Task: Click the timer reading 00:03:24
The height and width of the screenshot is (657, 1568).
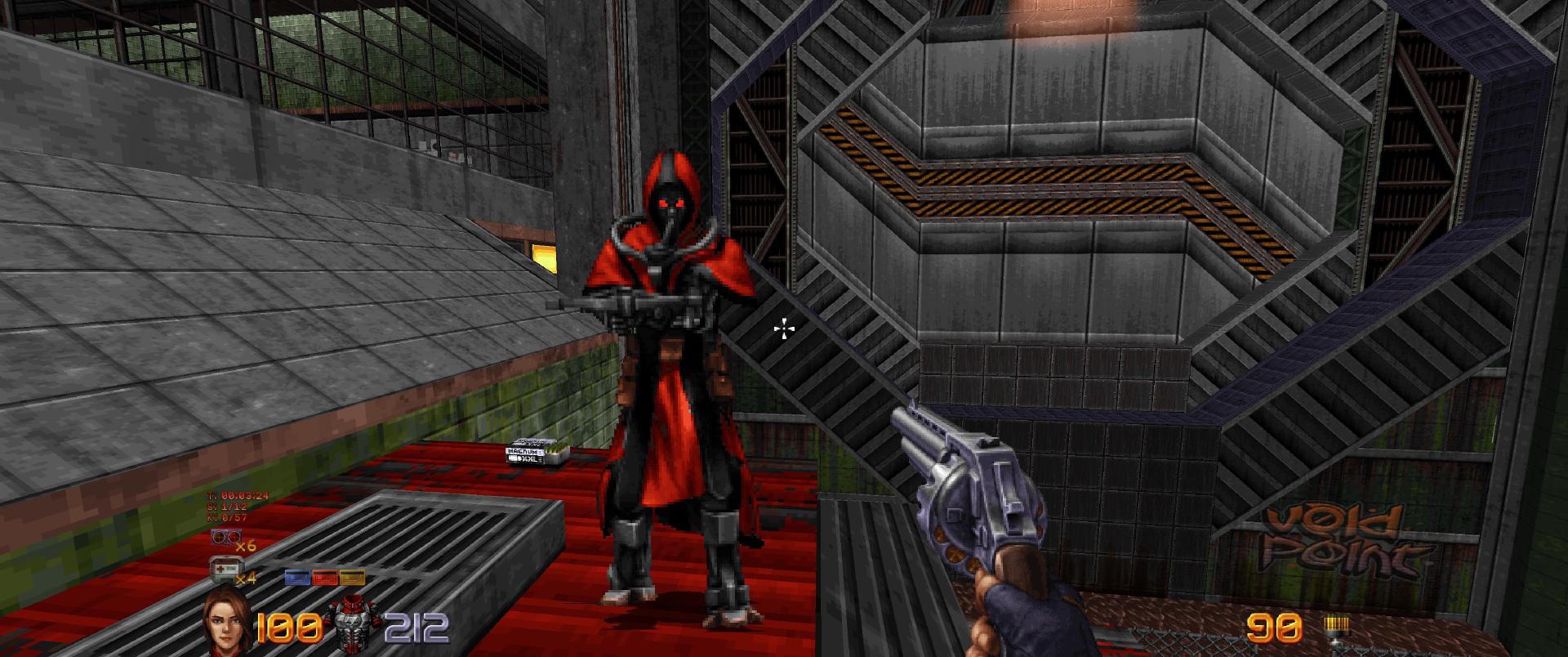Action: 238,495
